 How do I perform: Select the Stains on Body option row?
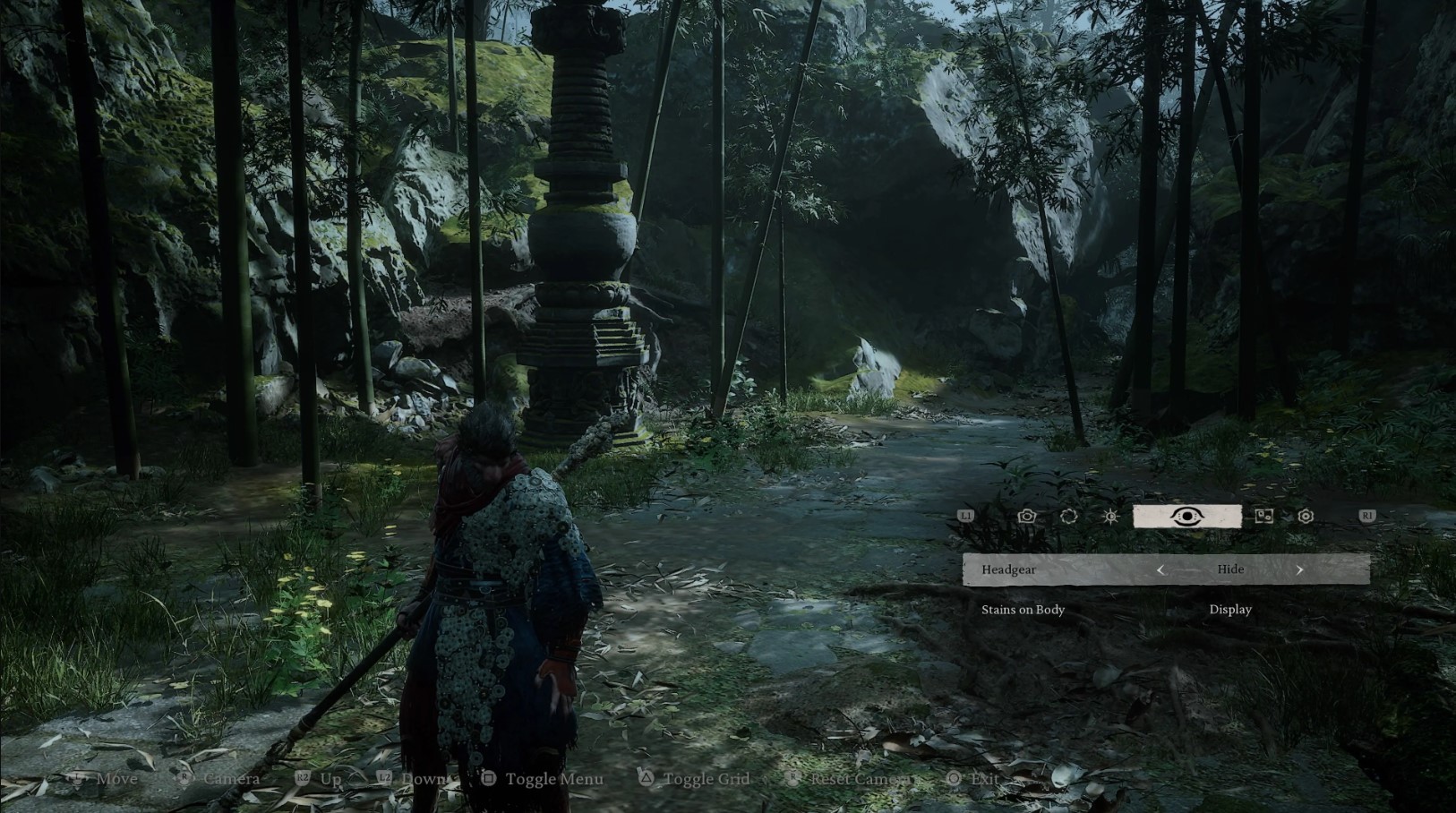click(x=1023, y=610)
